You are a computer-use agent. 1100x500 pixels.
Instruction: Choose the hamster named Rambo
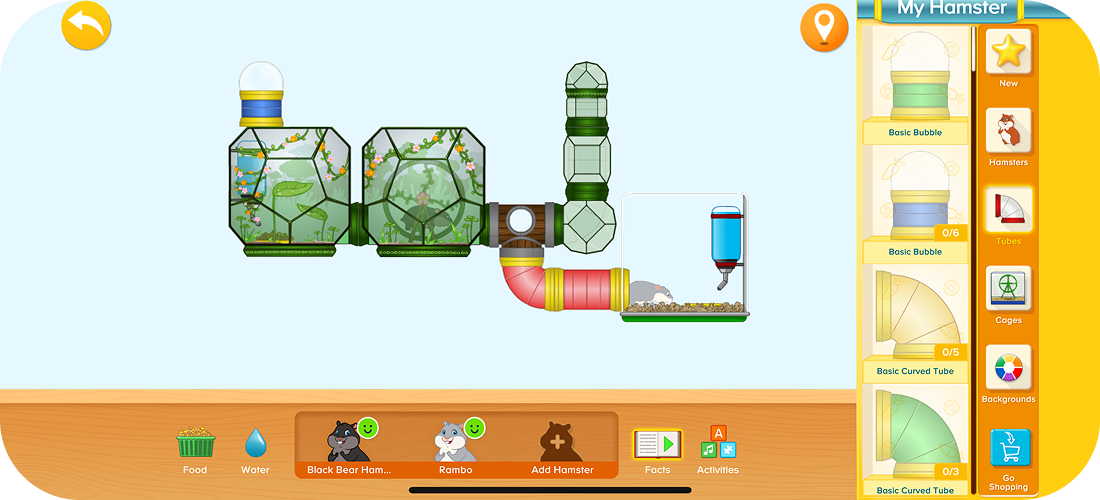click(x=455, y=445)
